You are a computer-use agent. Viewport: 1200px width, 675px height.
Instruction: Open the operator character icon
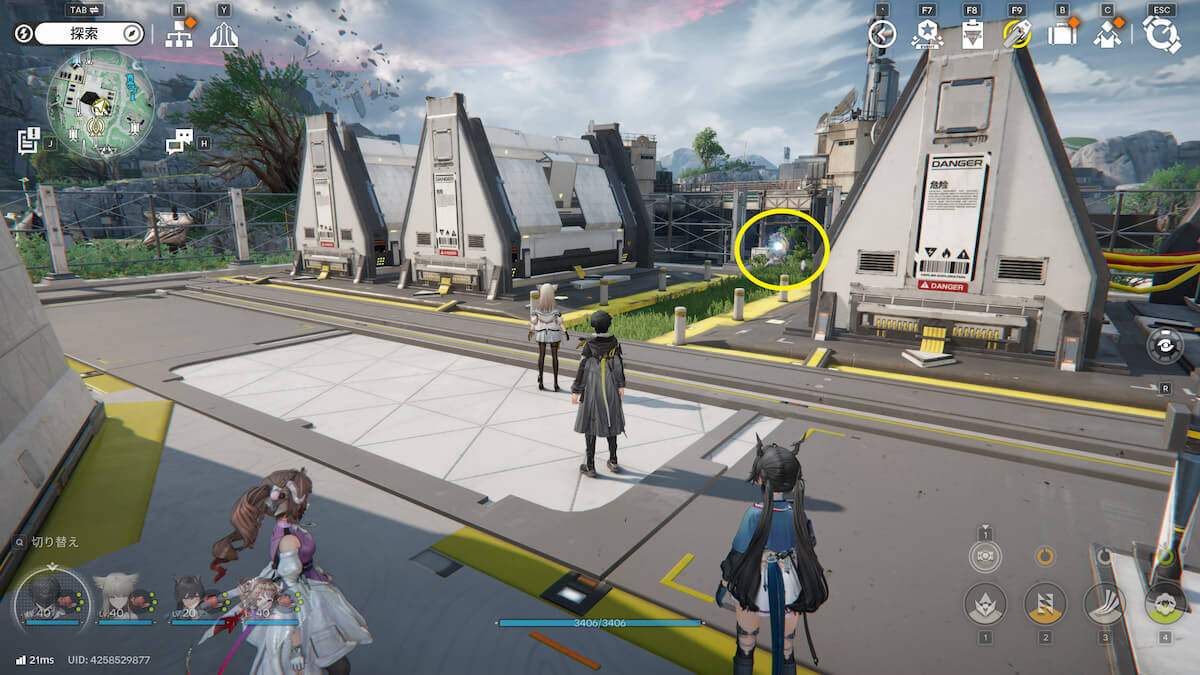(1106, 35)
